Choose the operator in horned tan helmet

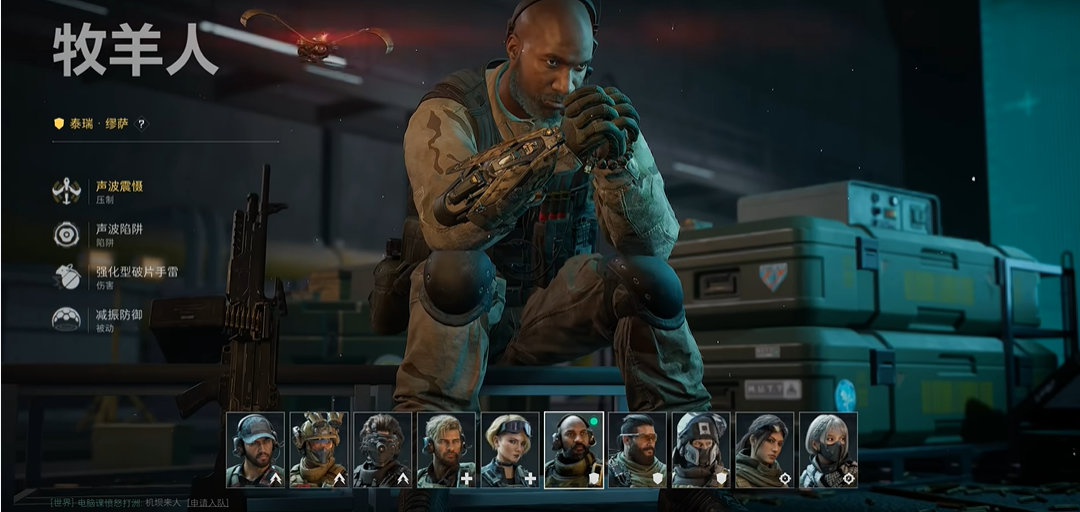tap(319, 450)
